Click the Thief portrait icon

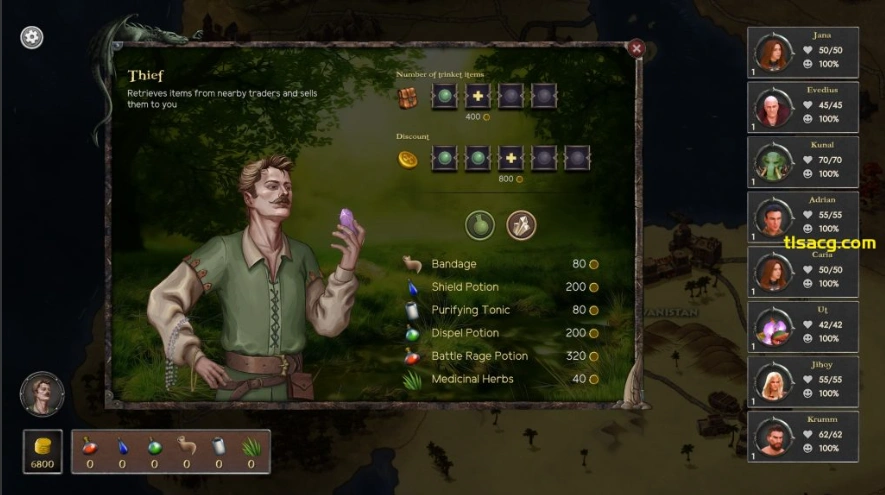[42, 394]
